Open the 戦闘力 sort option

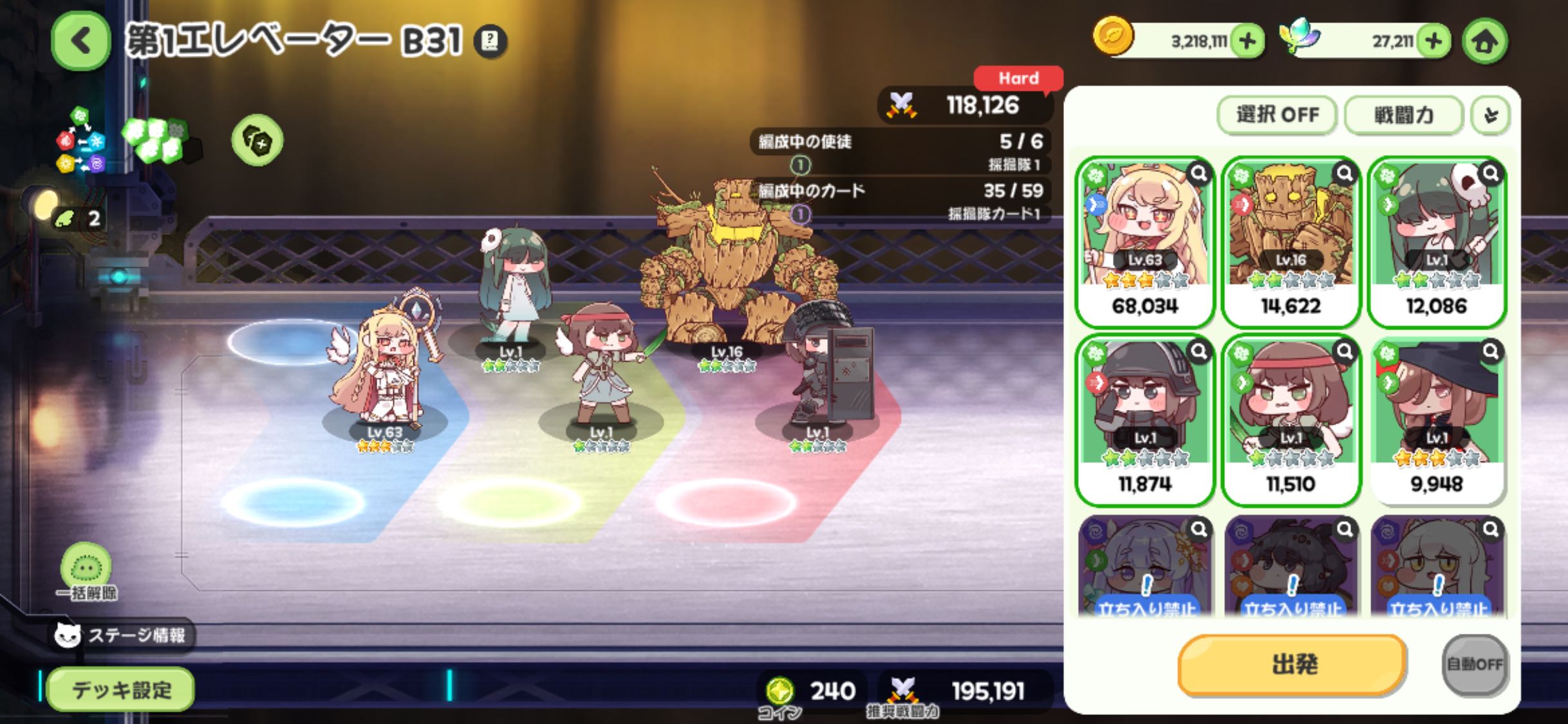(1404, 115)
